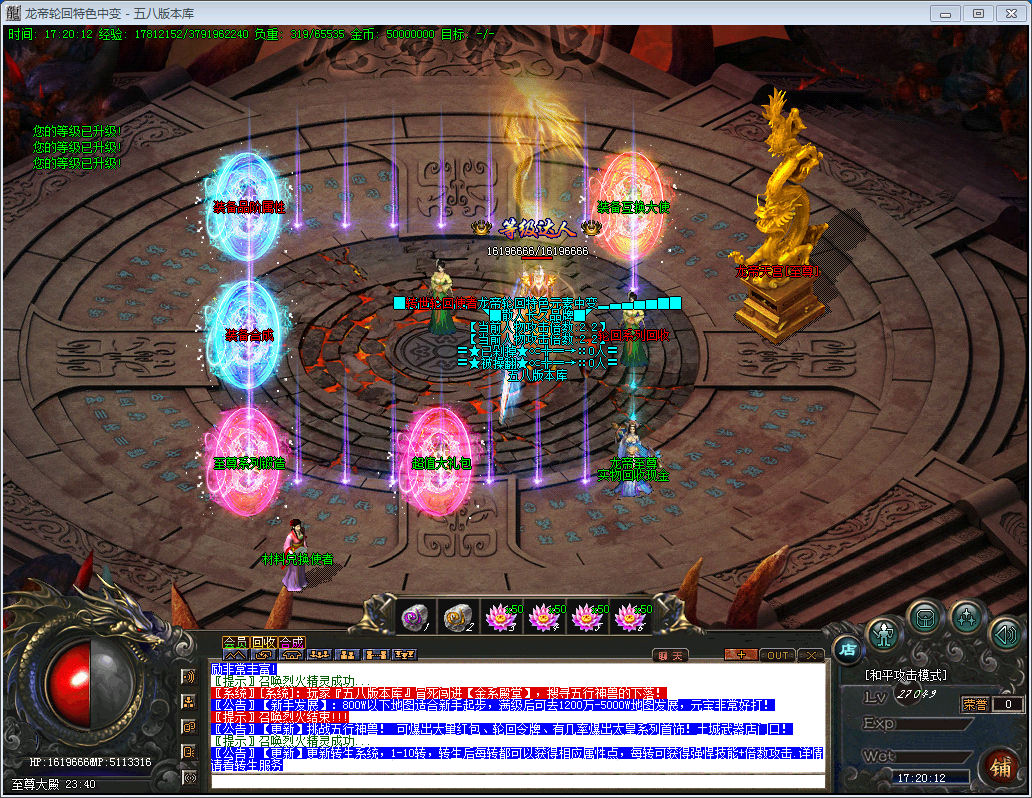This screenshot has height=798, width=1032.
Task: Use the grey stone item in slot 1
Action: [x=415, y=617]
